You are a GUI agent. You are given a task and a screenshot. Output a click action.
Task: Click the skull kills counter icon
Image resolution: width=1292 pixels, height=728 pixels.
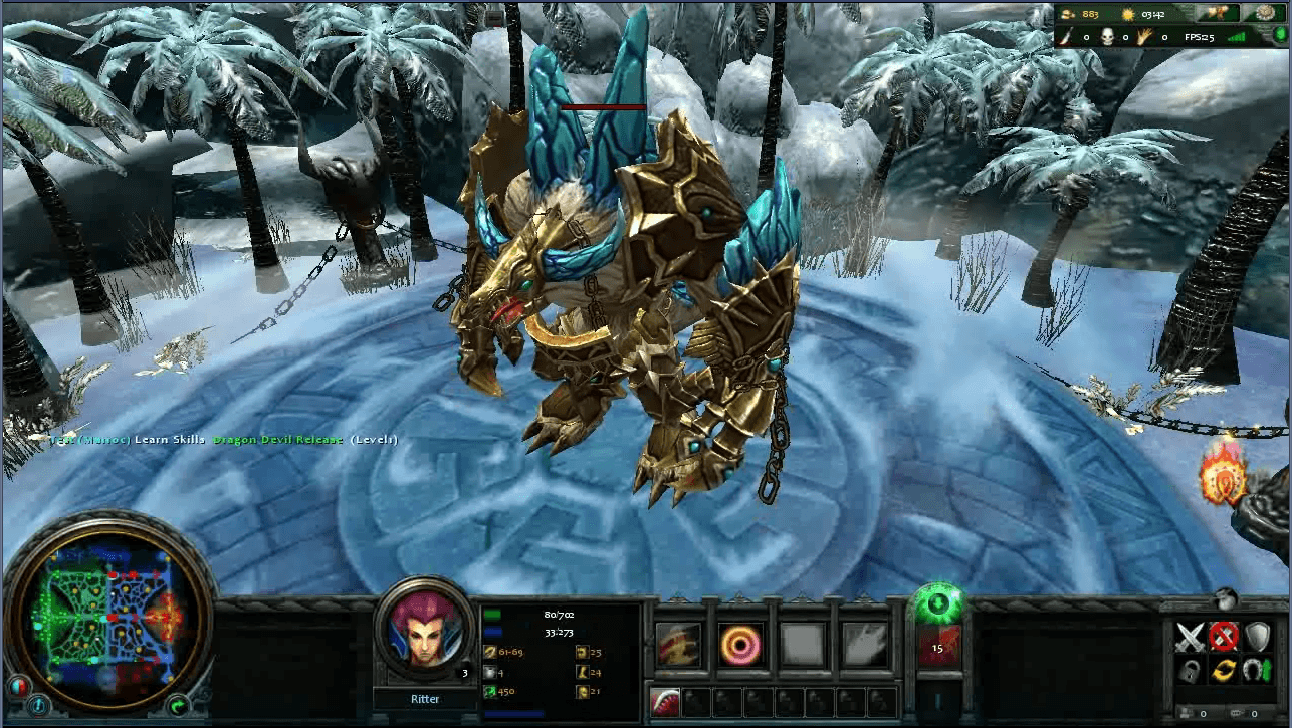pyautogui.click(x=1107, y=36)
